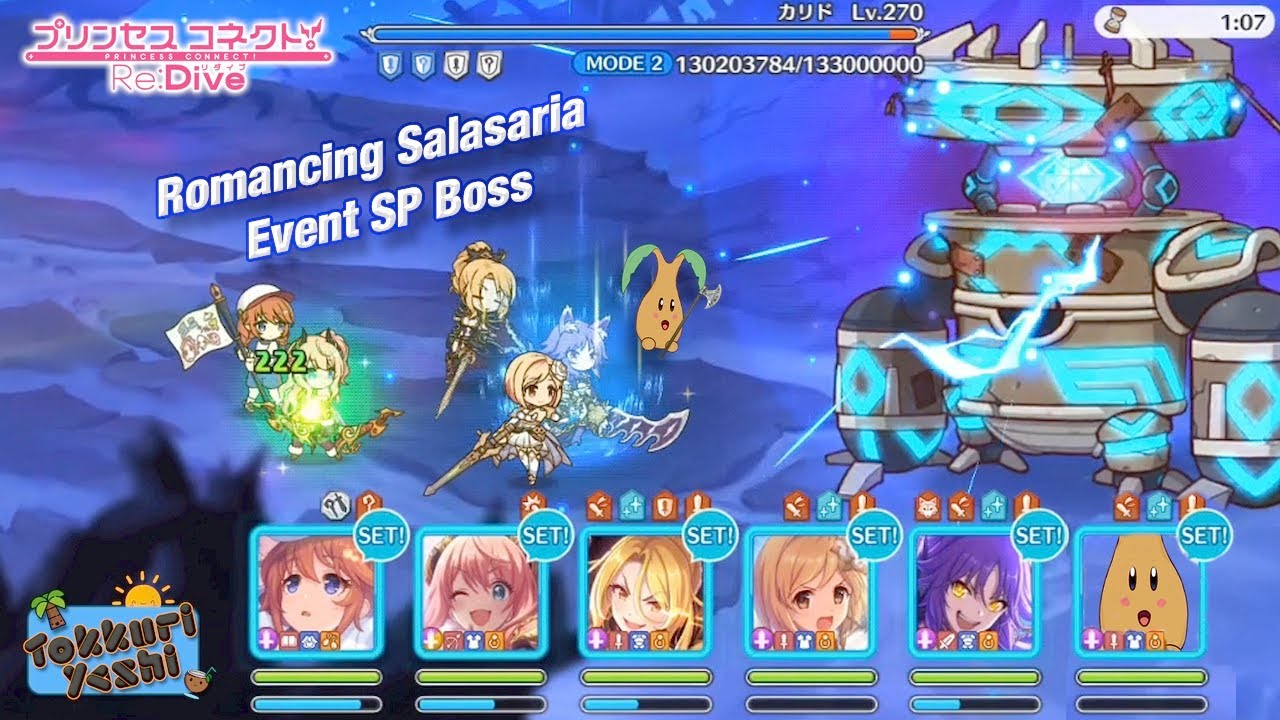Select the sword attack buff icon above the third character
Image resolution: width=1280 pixels, height=720 pixels.
pos(600,505)
